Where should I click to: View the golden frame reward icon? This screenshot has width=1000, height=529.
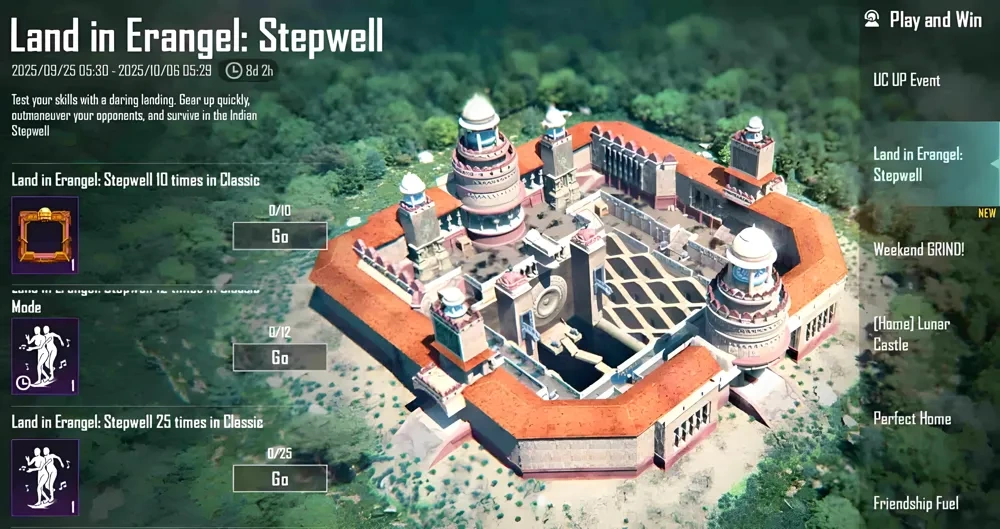coord(45,235)
